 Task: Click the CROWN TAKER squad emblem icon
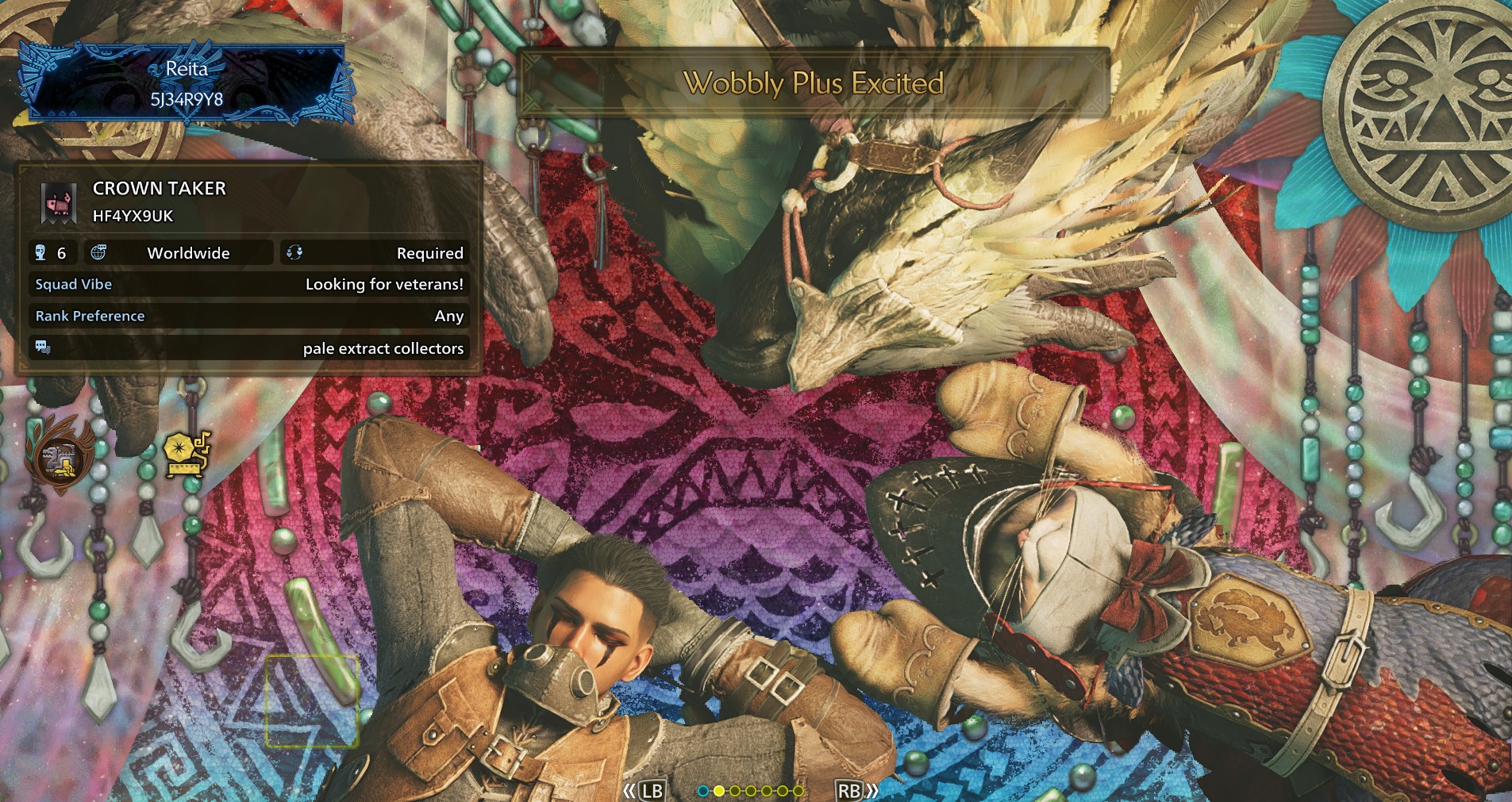60,202
